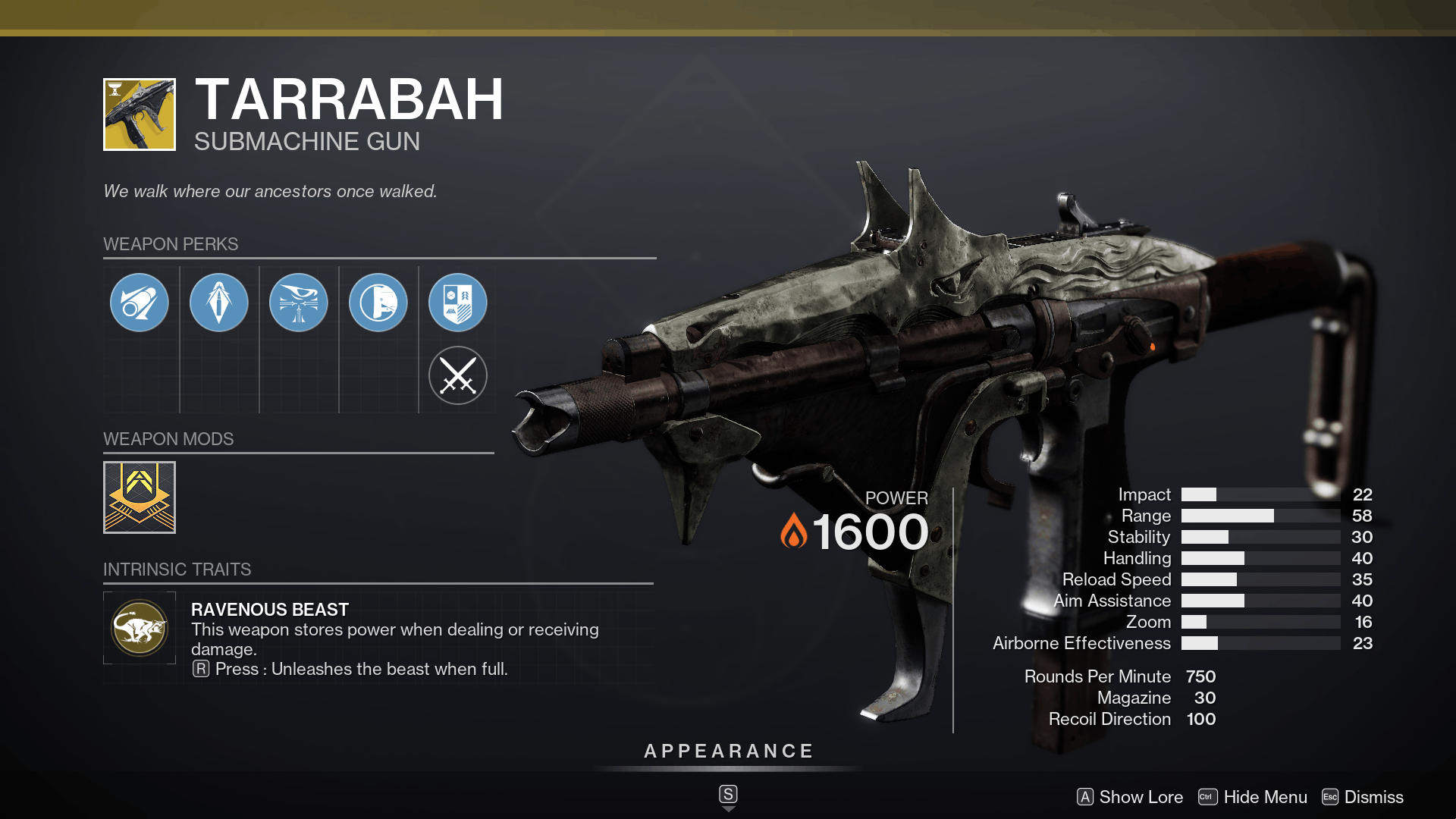The height and width of the screenshot is (819, 1456).
Task: Select the equipped weapon mod icon
Action: pyautogui.click(x=140, y=497)
